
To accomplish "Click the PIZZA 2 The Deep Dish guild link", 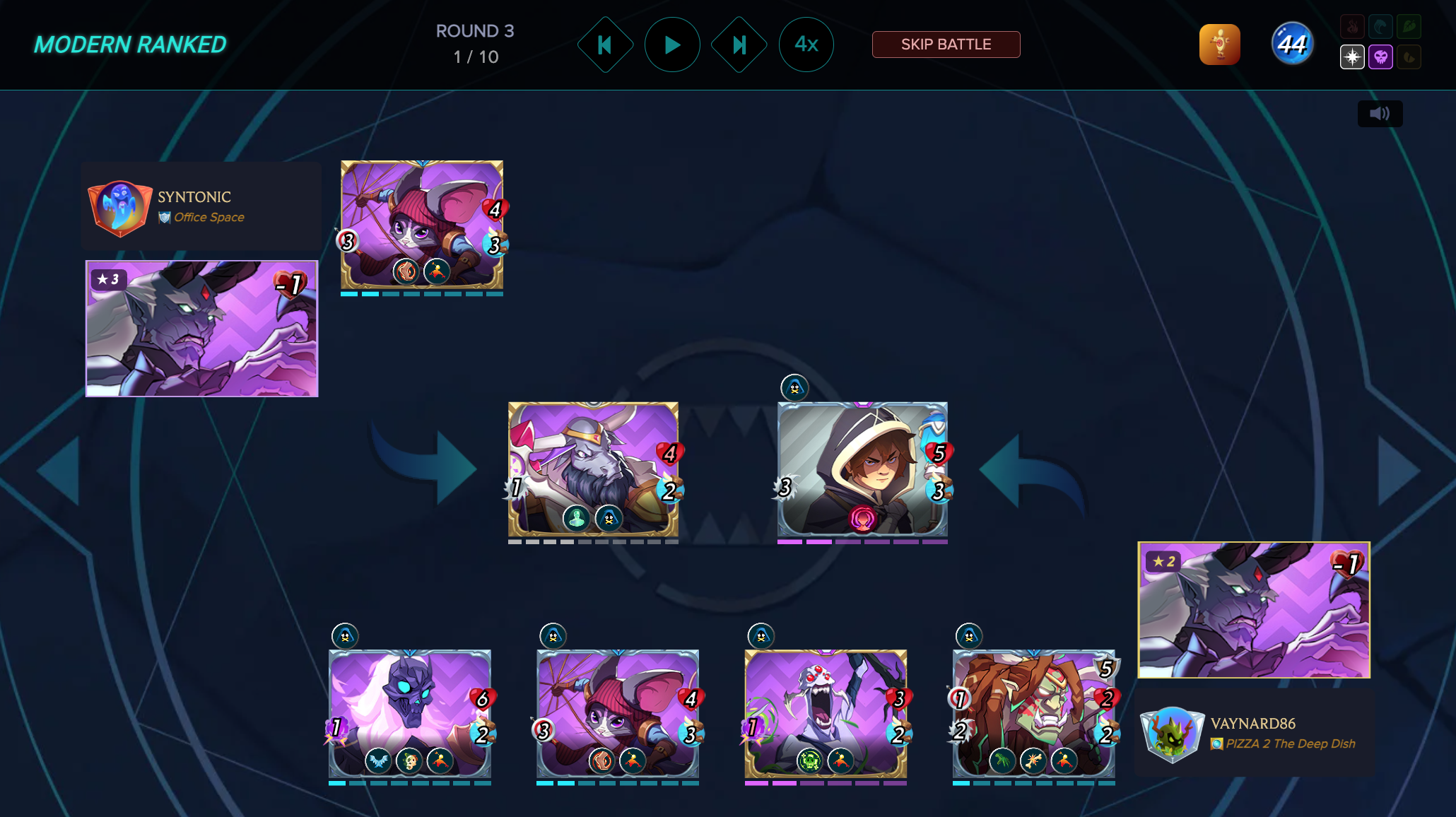I will click(1290, 743).
